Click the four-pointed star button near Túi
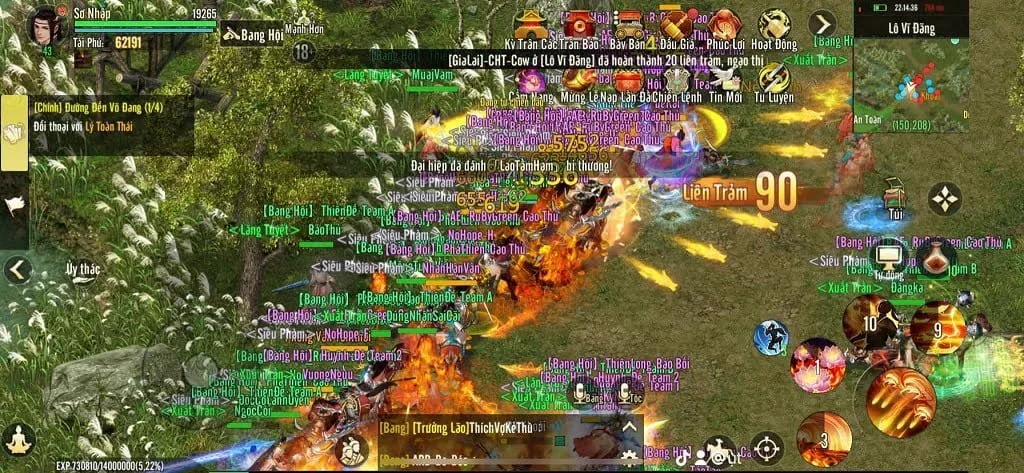1024x473 pixels. click(944, 199)
